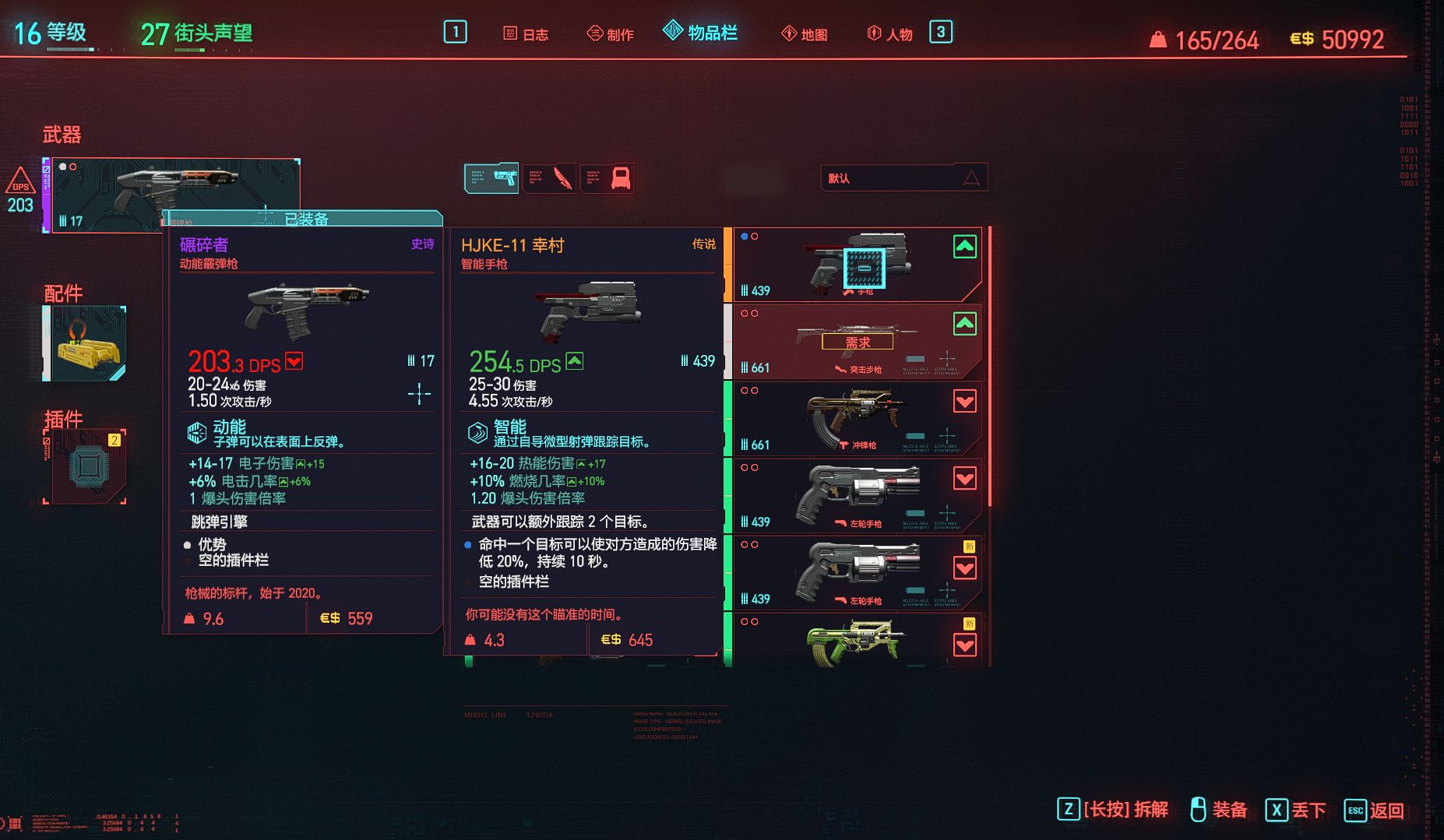Go to the 人物 character tab
1444x840 pixels.
pos(889,34)
